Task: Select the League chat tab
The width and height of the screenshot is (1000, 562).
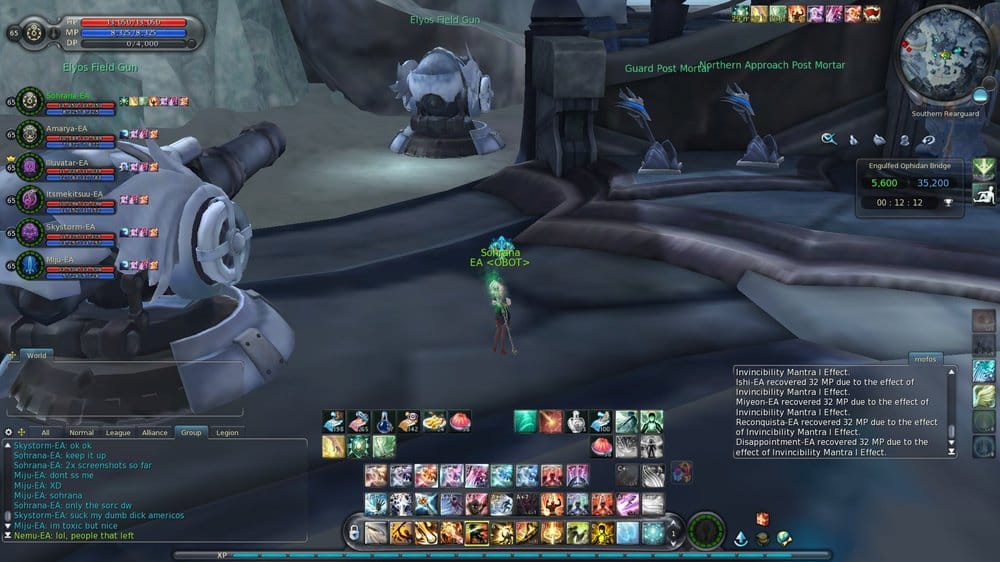Action: [118, 432]
